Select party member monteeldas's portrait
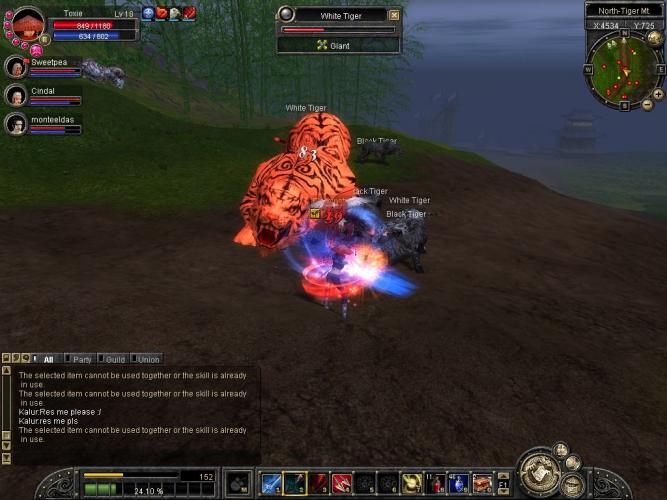 point(16,124)
